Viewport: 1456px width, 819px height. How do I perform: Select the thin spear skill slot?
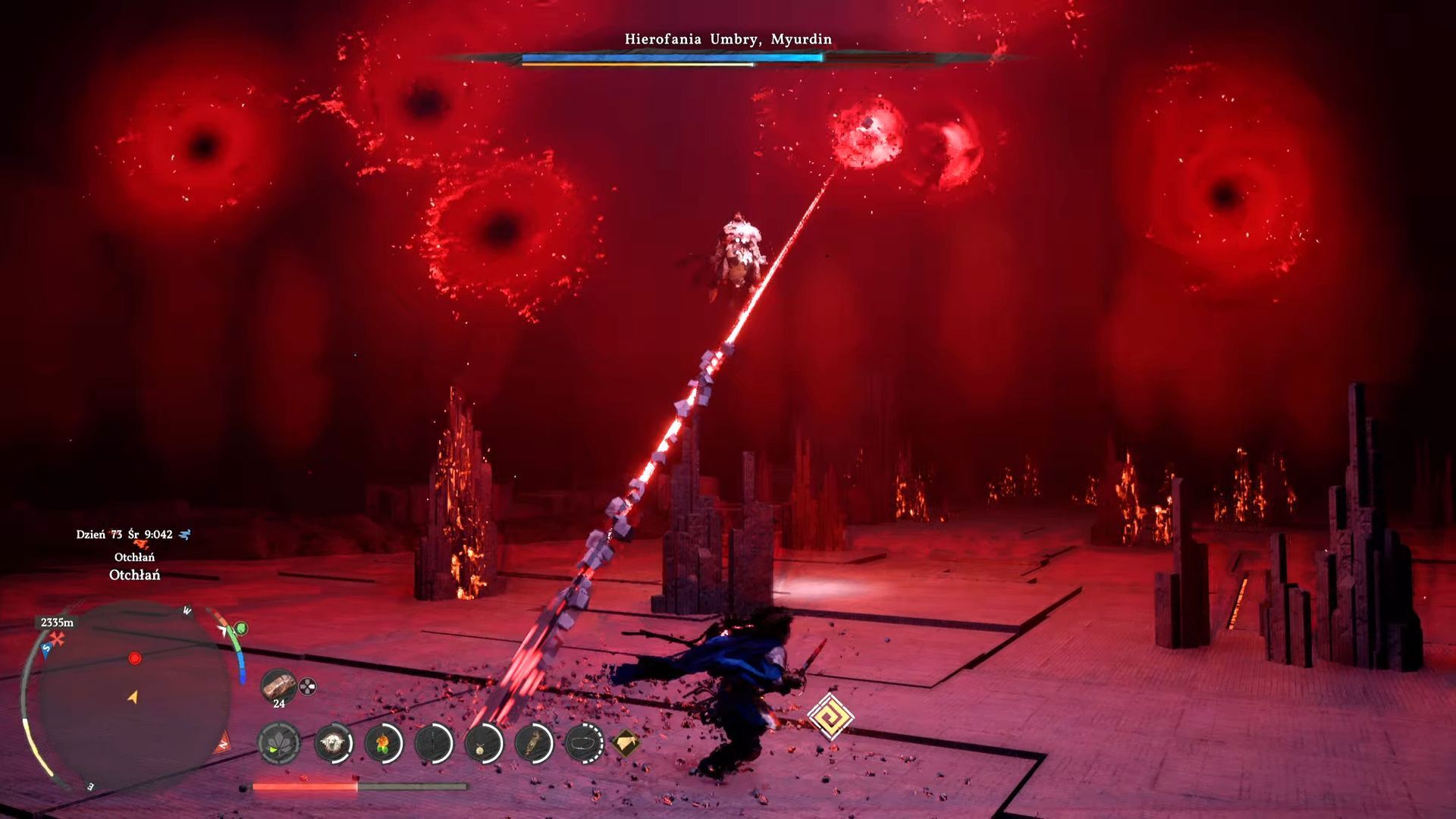pyautogui.click(x=434, y=743)
